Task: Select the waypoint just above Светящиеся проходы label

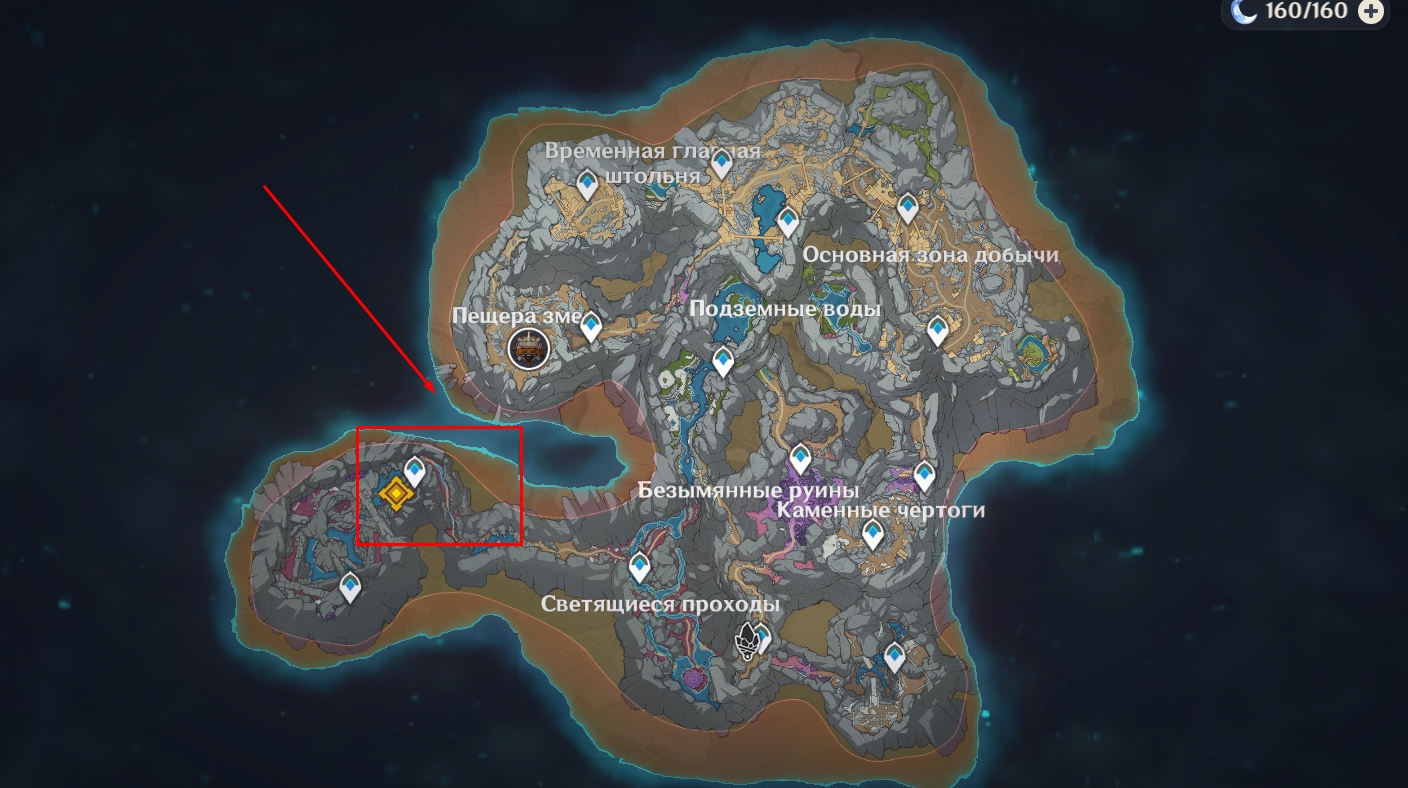Action: click(x=640, y=567)
